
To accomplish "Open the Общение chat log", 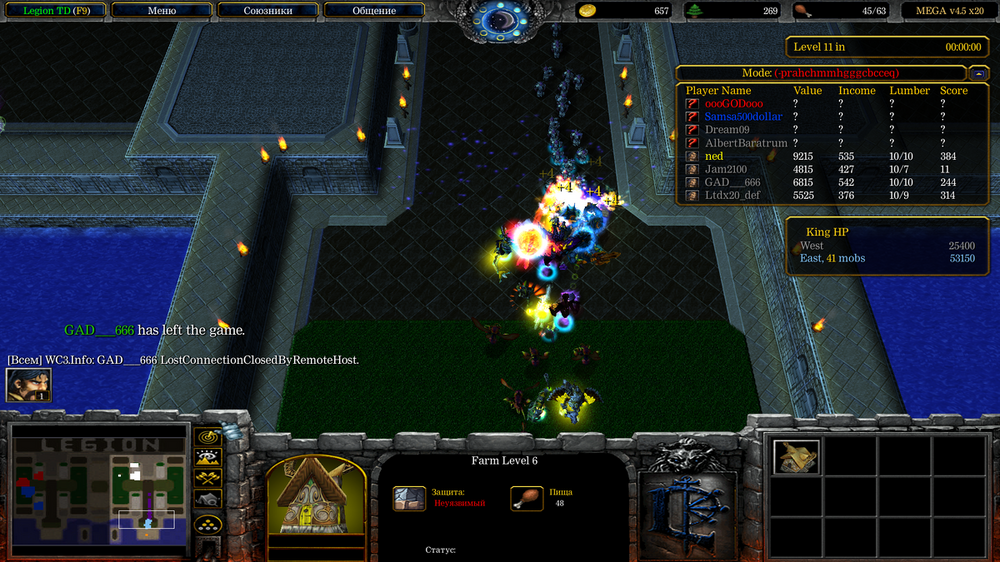I will pos(374,11).
